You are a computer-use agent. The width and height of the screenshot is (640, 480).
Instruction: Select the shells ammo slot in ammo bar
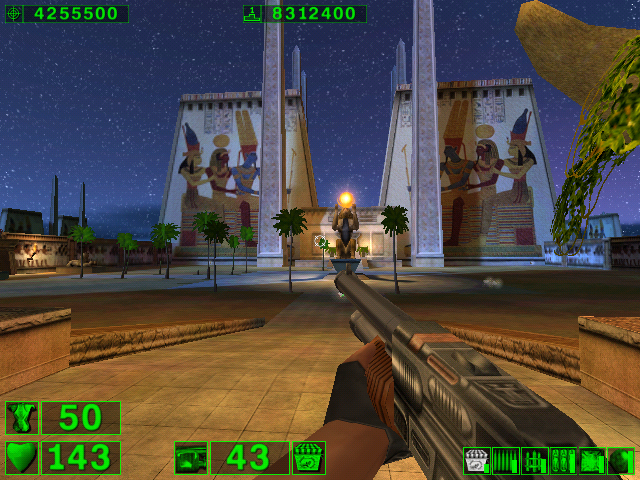pos(476,461)
